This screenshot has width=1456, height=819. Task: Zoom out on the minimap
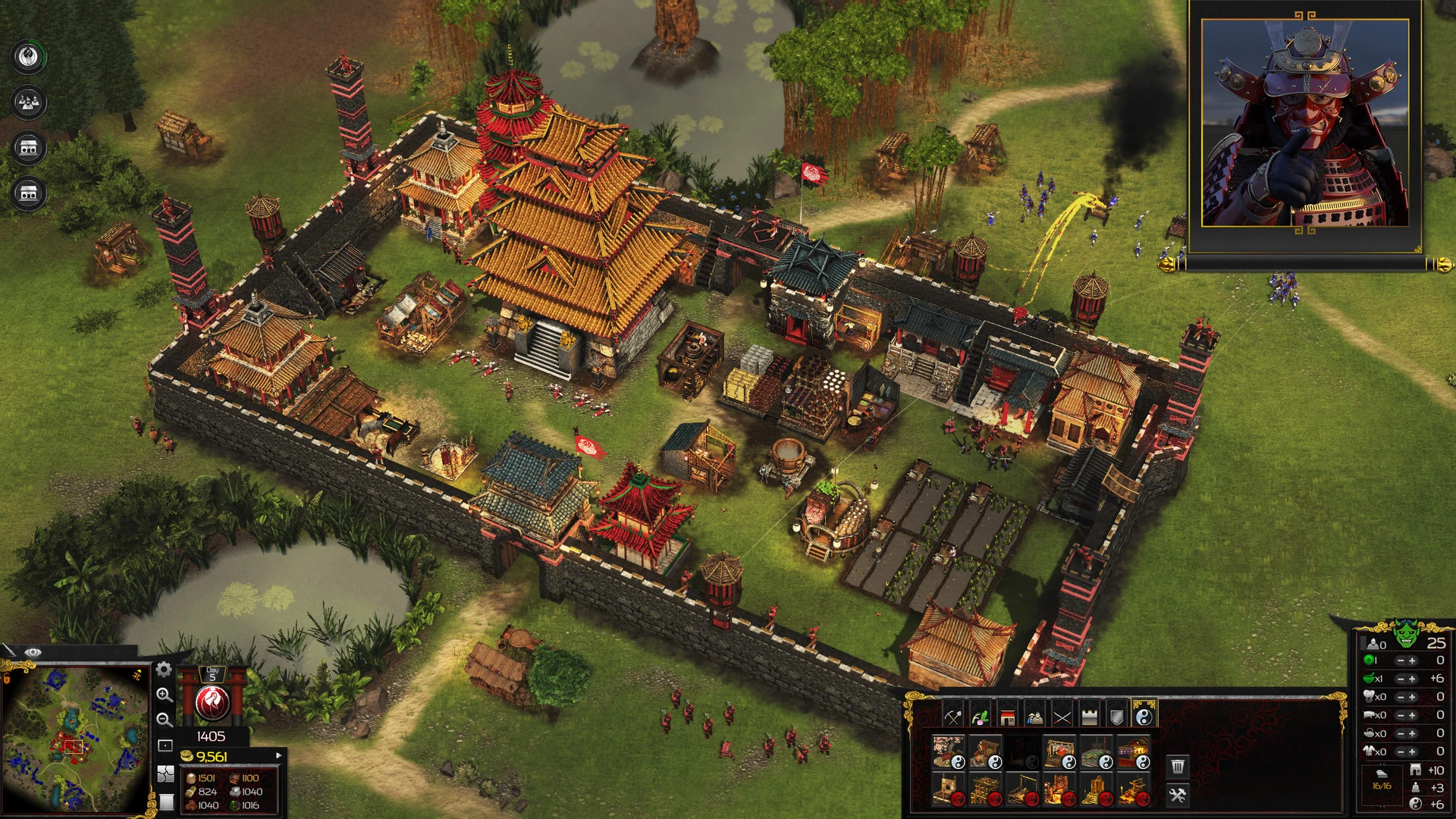tap(164, 720)
